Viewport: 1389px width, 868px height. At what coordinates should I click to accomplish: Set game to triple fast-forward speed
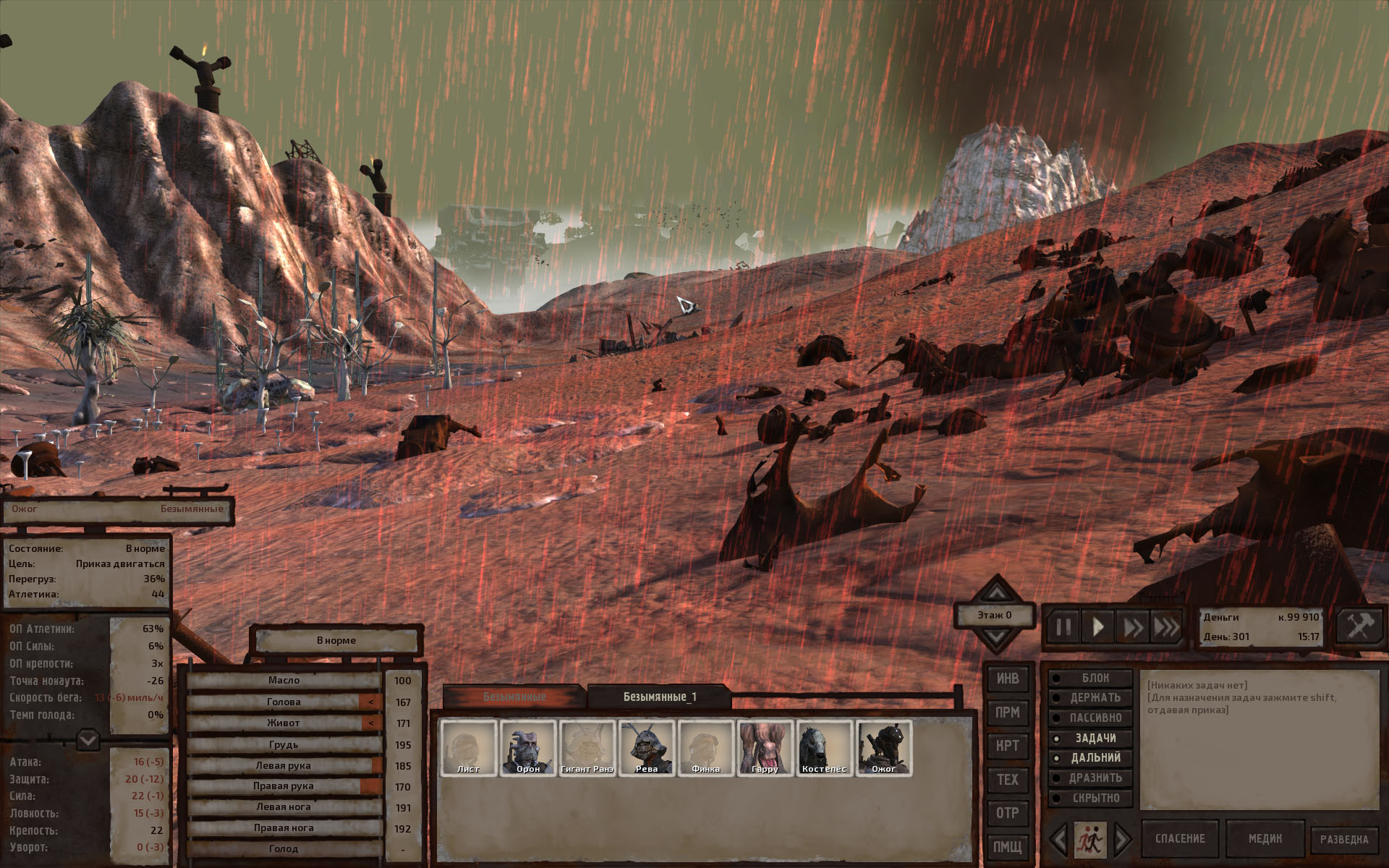point(1165,626)
